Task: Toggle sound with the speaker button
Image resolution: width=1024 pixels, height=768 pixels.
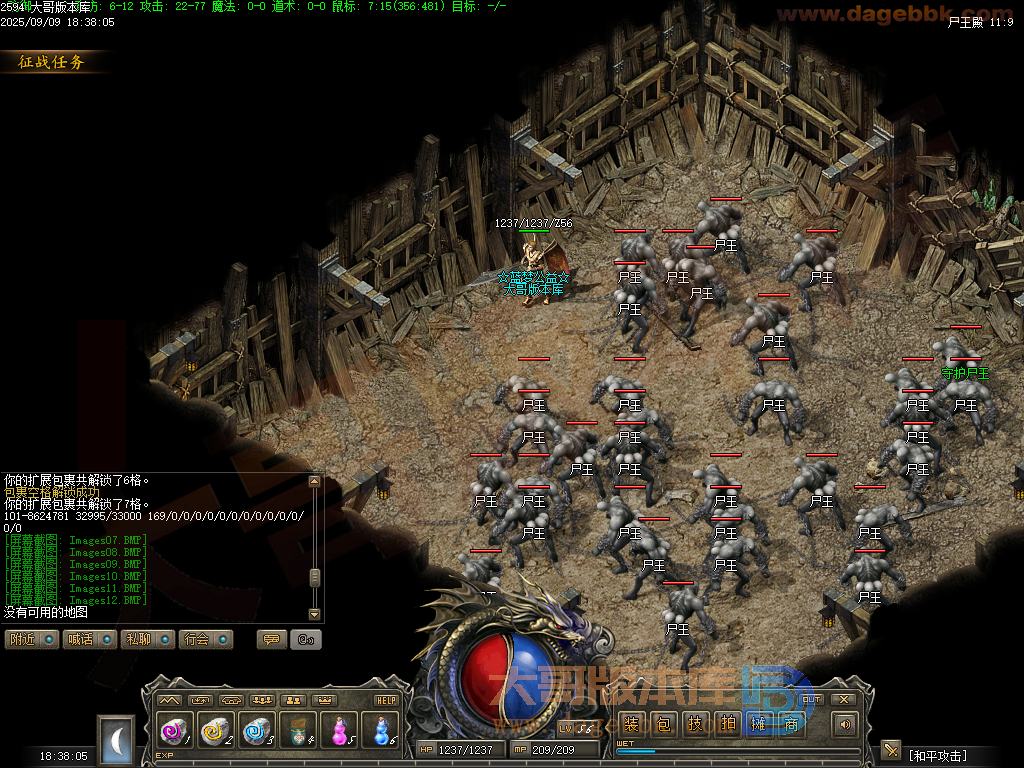Action: (845, 725)
